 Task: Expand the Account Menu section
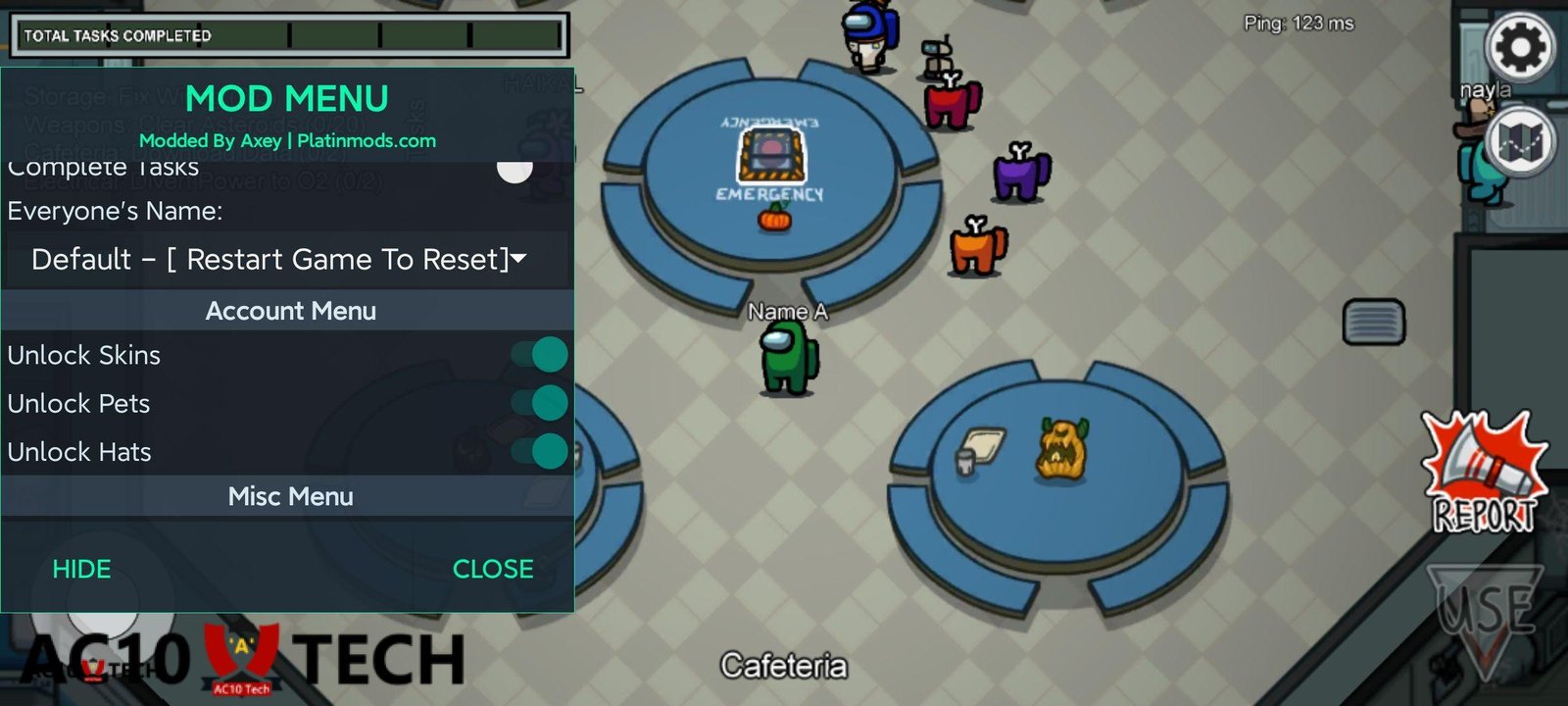point(290,311)
